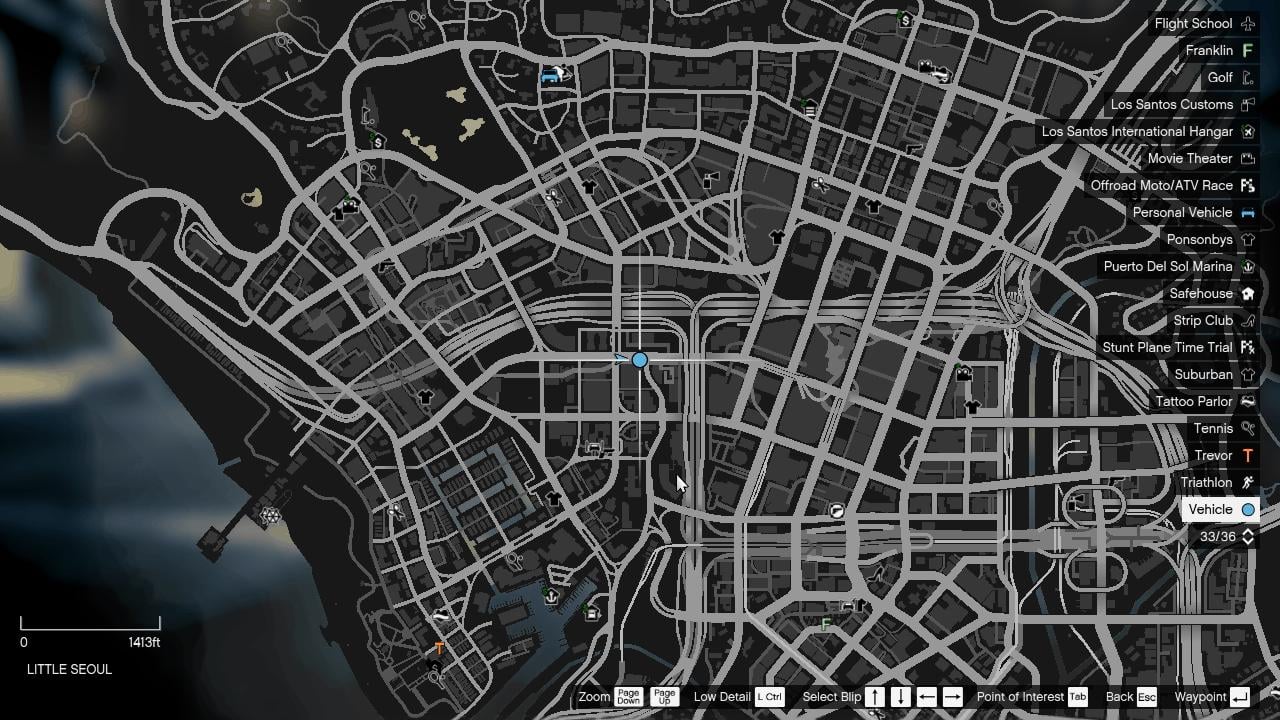Image resolution: width=1280 pixels, height=720 pixels.
Task: Click the Los Santos Customs icon in the legend
Action: [1248, 104]
